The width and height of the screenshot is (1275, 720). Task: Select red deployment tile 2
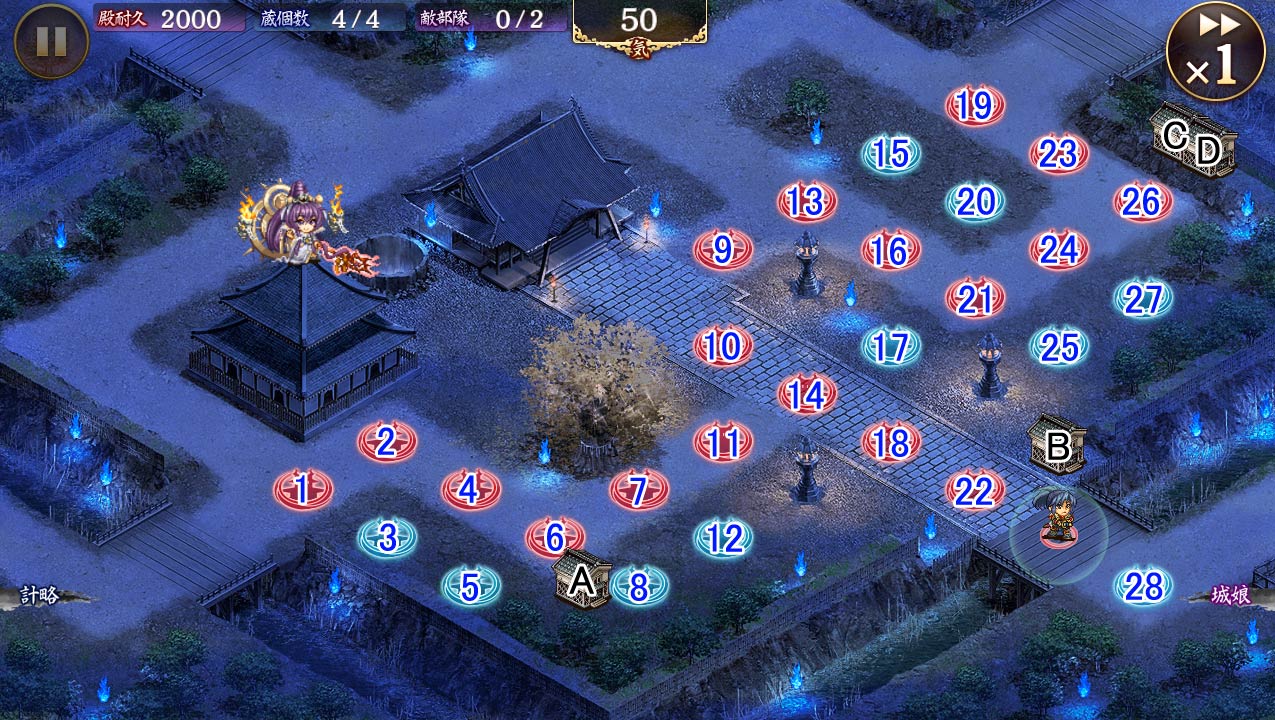tap(386, 442)
